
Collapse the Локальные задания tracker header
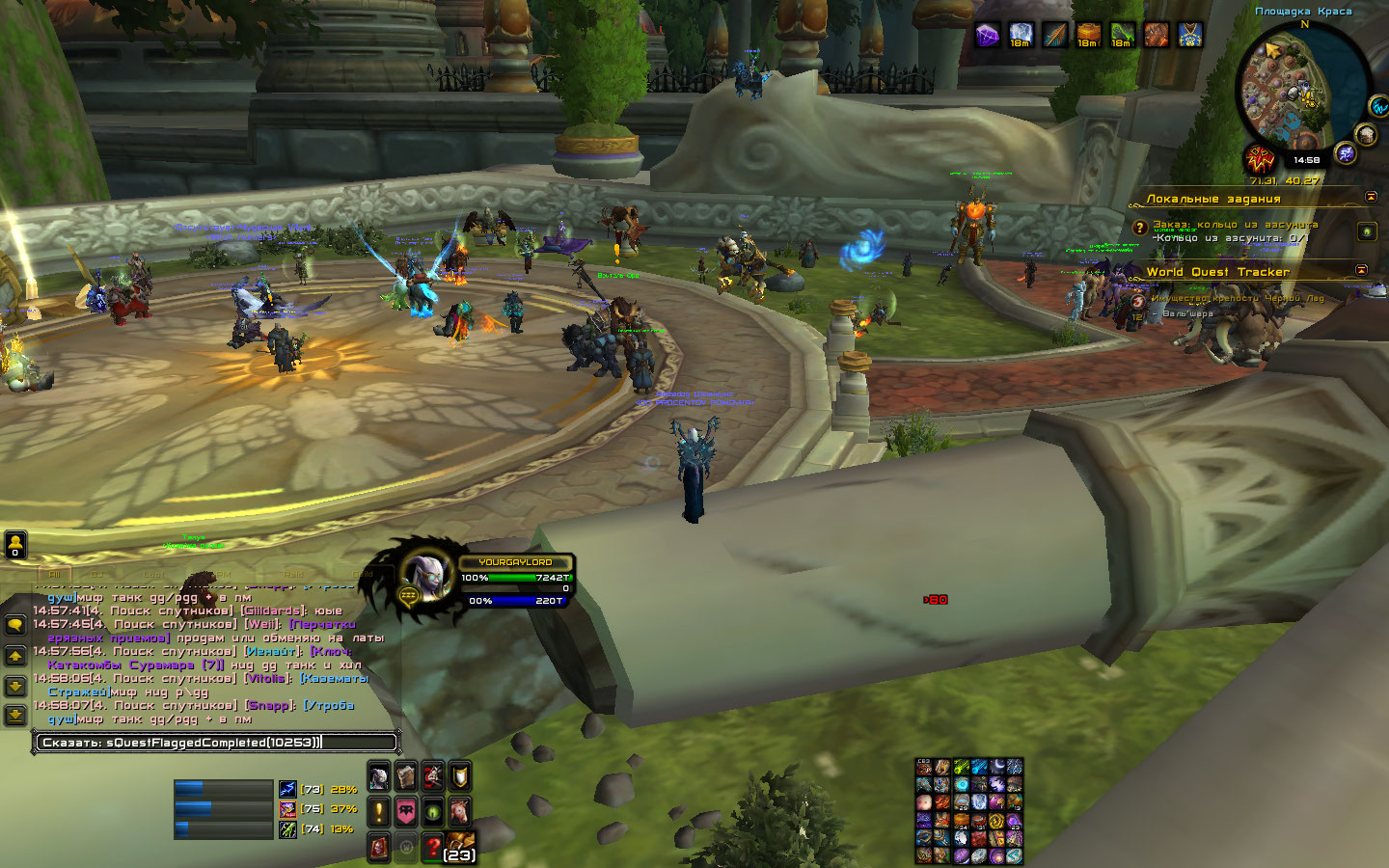pos(1371,197)
